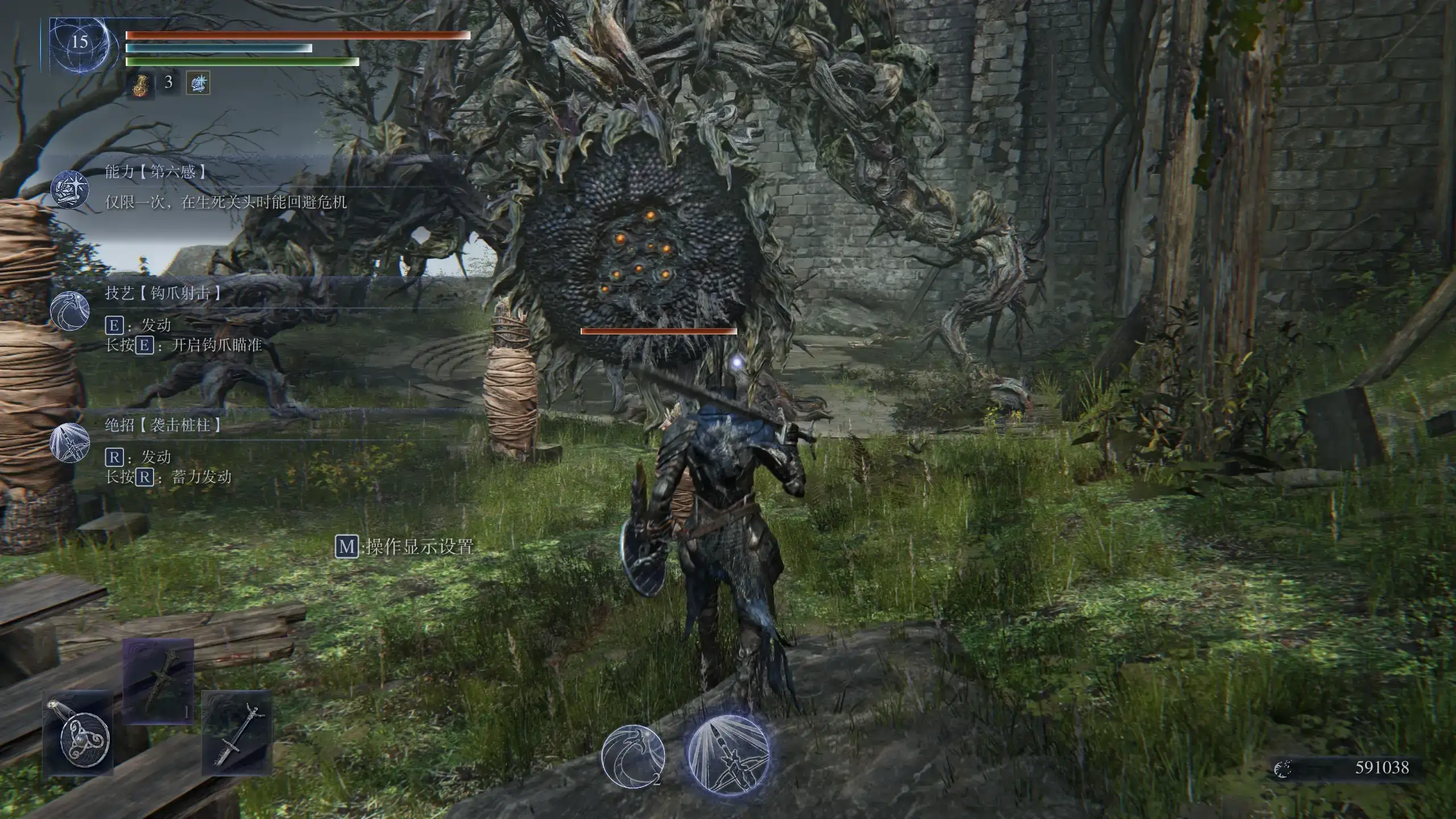The image size is (1456, 819).
Task: Select the round spiral shield slot
Action: pyautogui.click(x=78, y=733)
